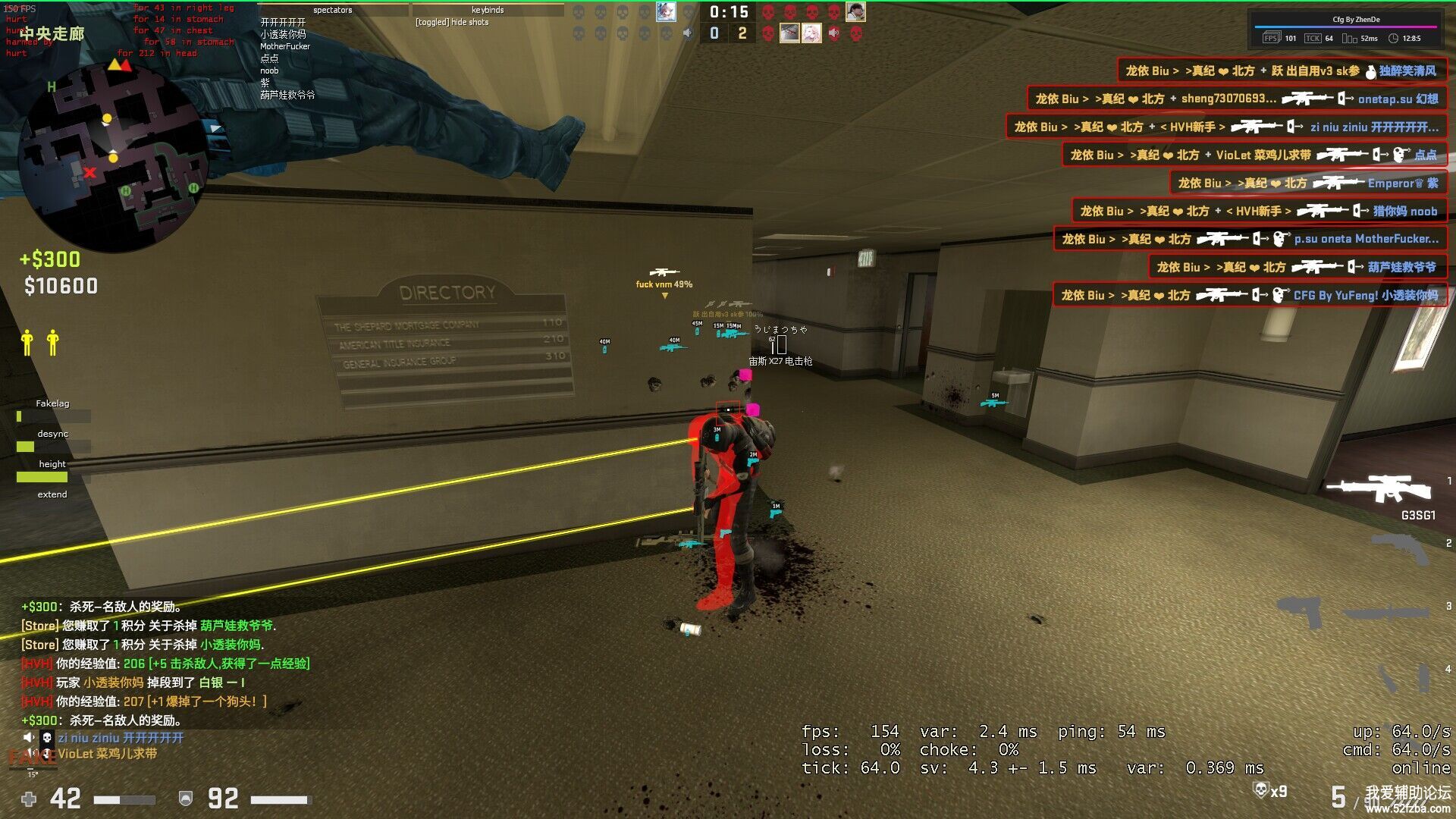Switch to the revolver in slot 2

1400,550
